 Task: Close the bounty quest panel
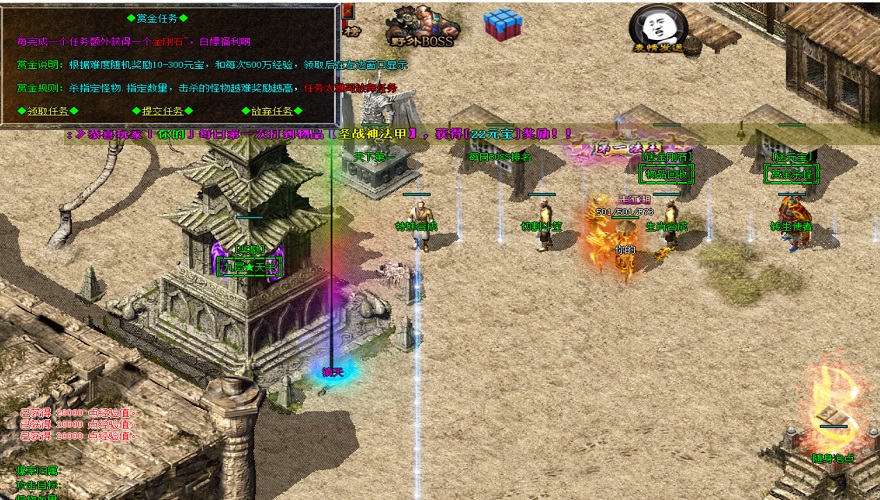pyautogui.click(x=347, y=11)
